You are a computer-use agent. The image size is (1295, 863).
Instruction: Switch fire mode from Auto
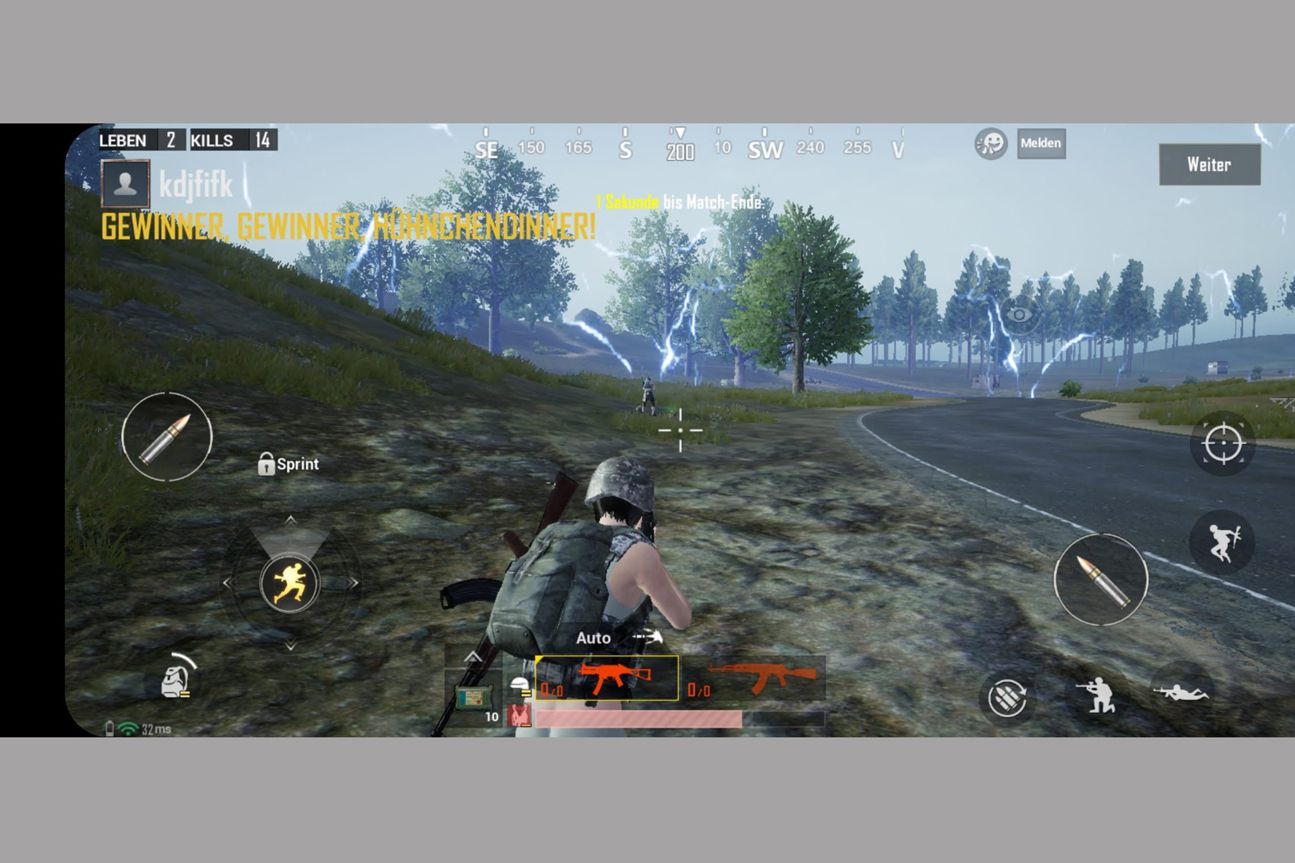592,637
